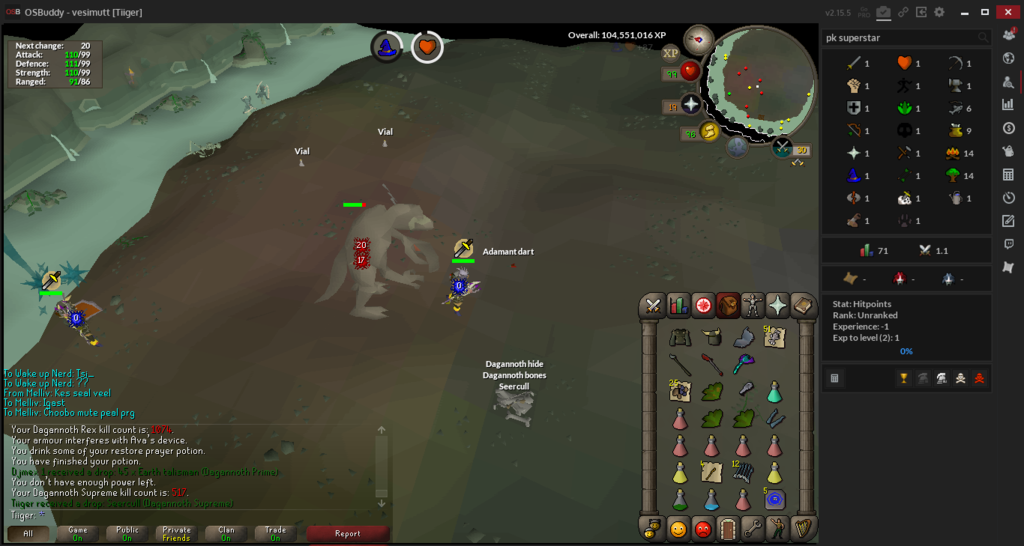Toggle the Run energy boot orb
The height and width of the screenshot is (546, 1024).
[709, 132]
